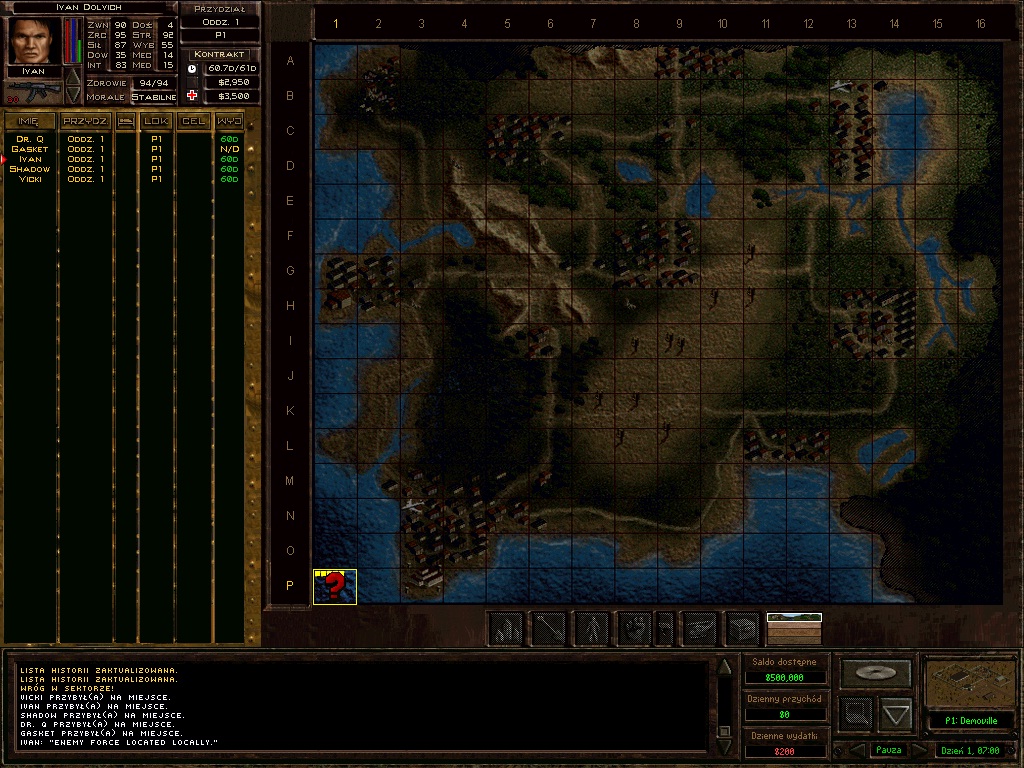The height and width of the screenshot is (768, 1024).
Task: Sort the list by the Cel destination column
Action: [193, 121]
